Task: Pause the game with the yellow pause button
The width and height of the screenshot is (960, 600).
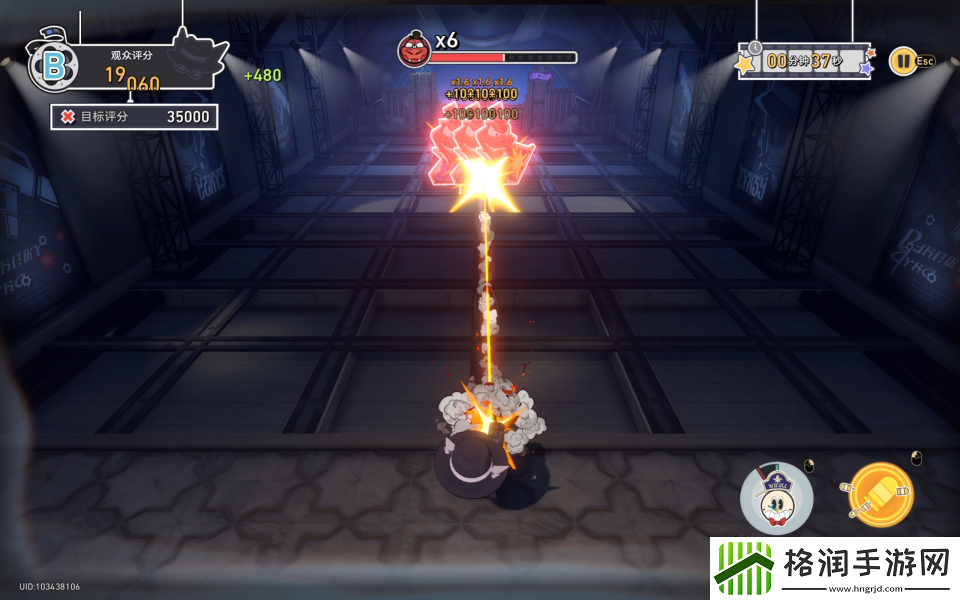Action: click(x=902, y=60)
